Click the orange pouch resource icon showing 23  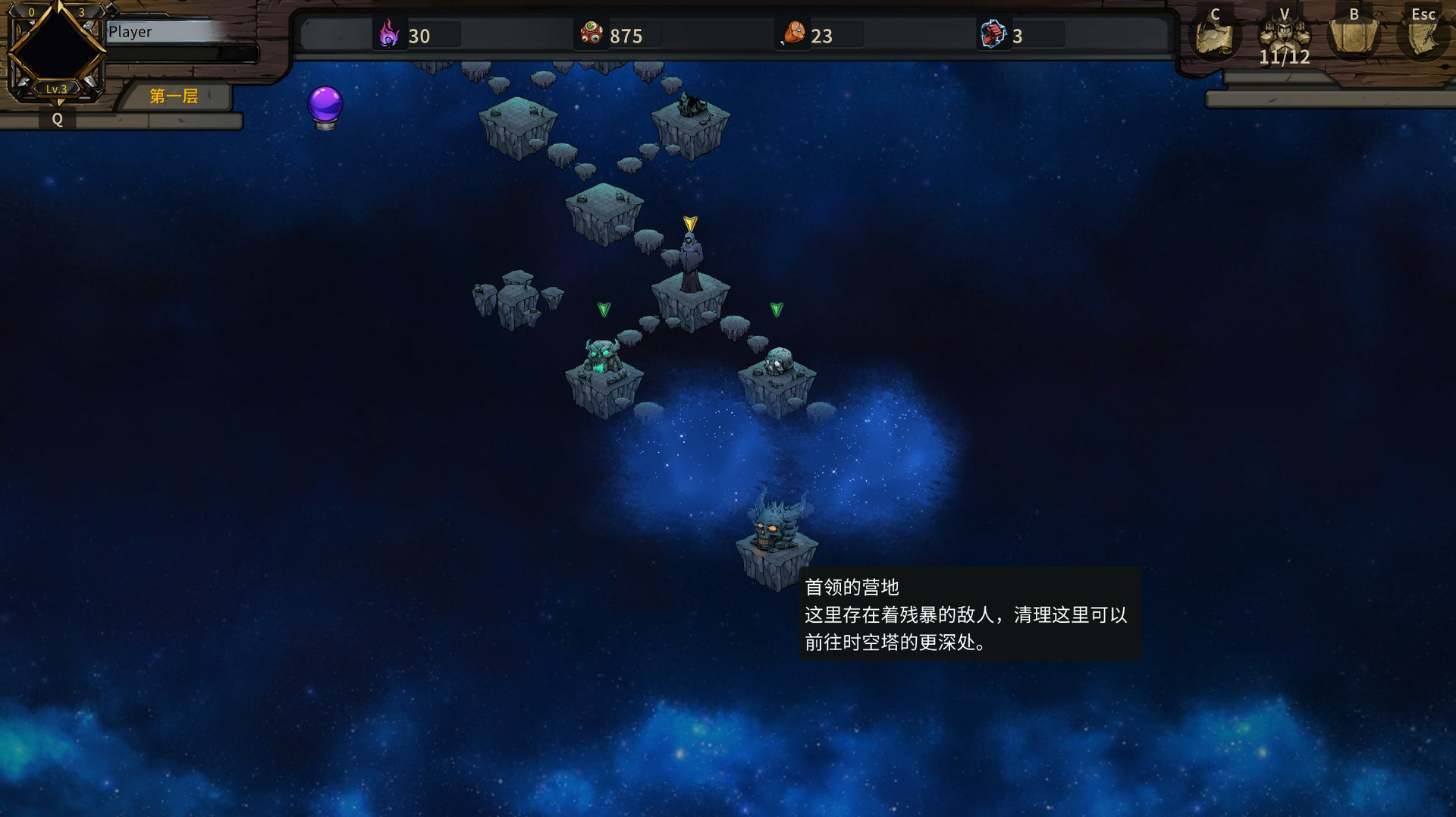click(792, 34)
